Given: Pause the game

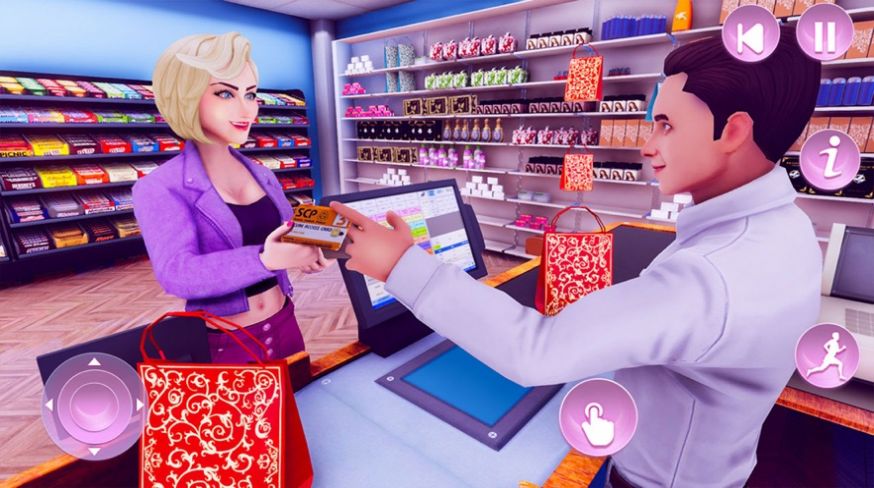Looking at the screenshot, I should point(825,34).
